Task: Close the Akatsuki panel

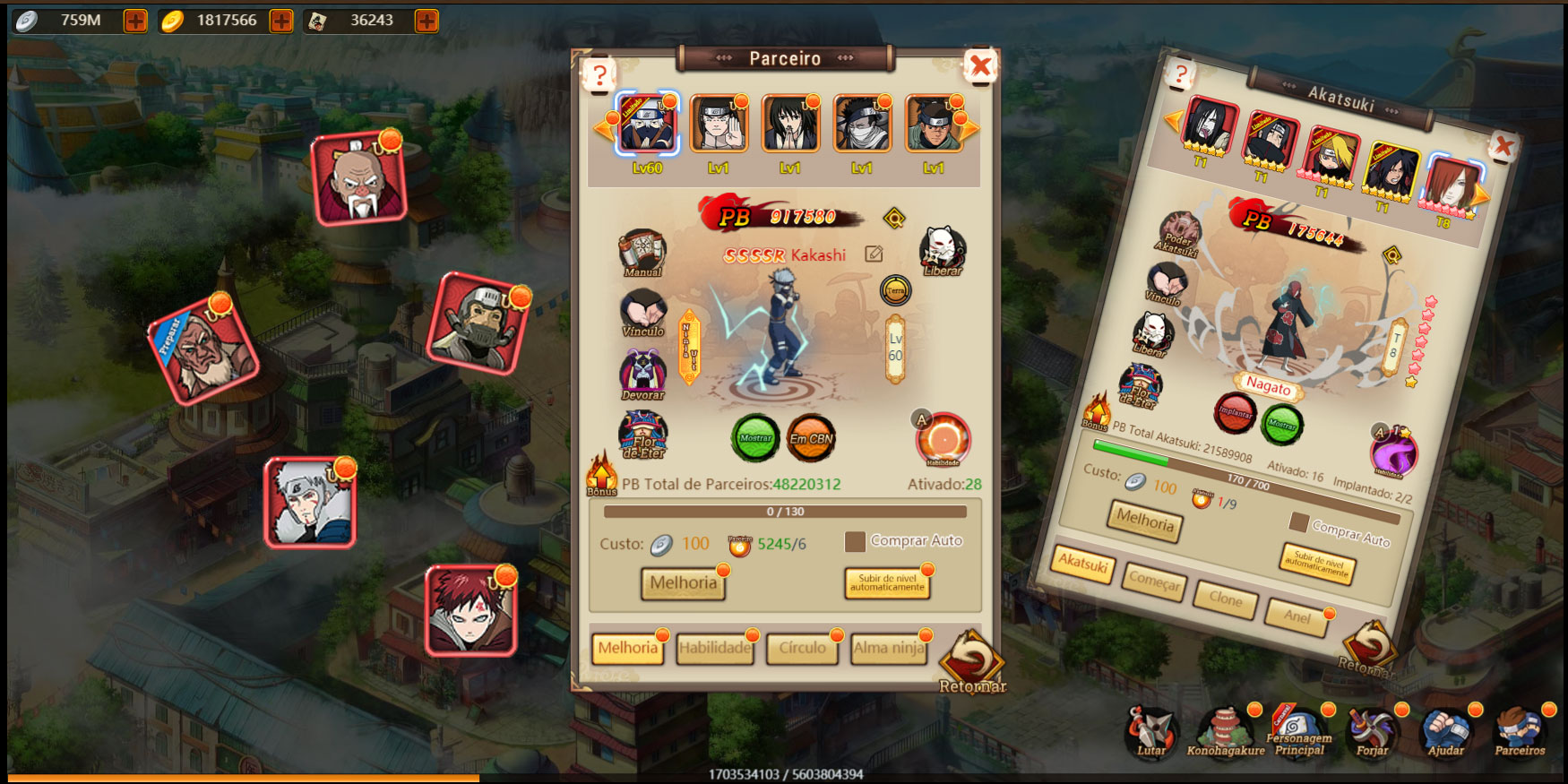Action: 1503,146
